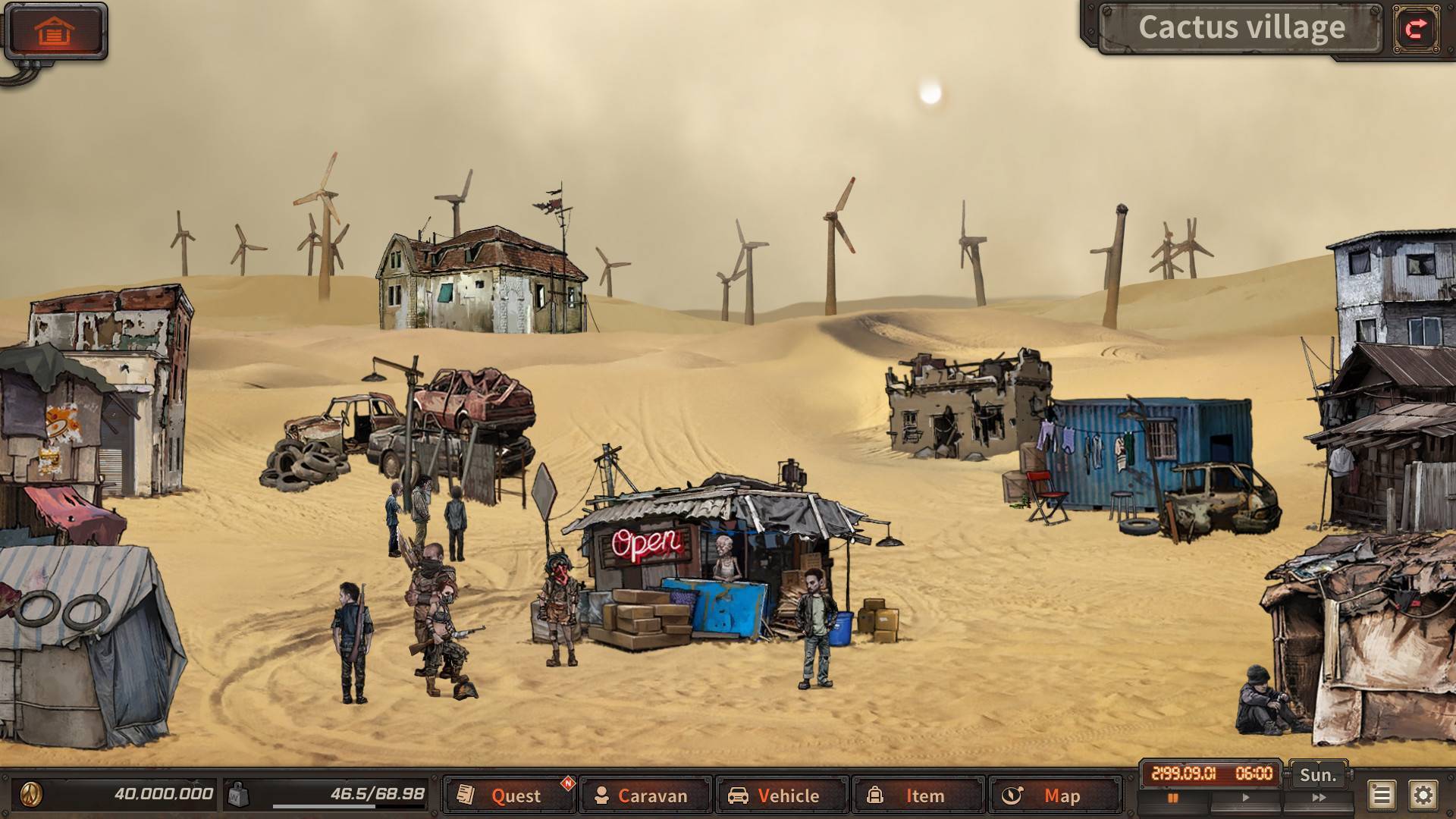View the world Map
This screenshot has height=819, width=1456.
1054,795
